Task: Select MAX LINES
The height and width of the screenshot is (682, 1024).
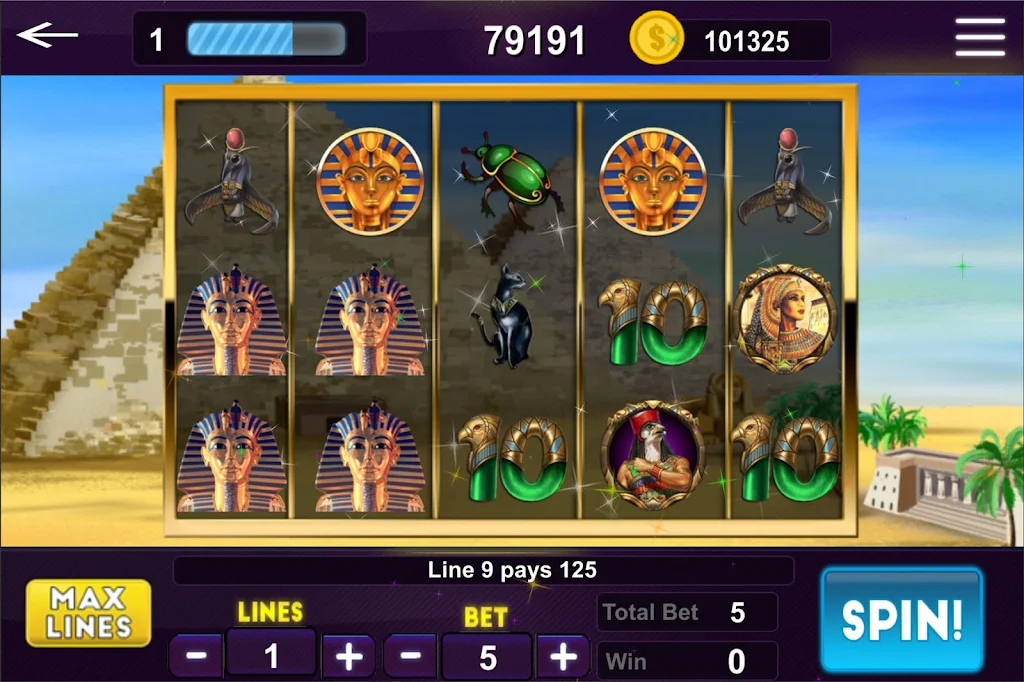Action: click(89, 613)
